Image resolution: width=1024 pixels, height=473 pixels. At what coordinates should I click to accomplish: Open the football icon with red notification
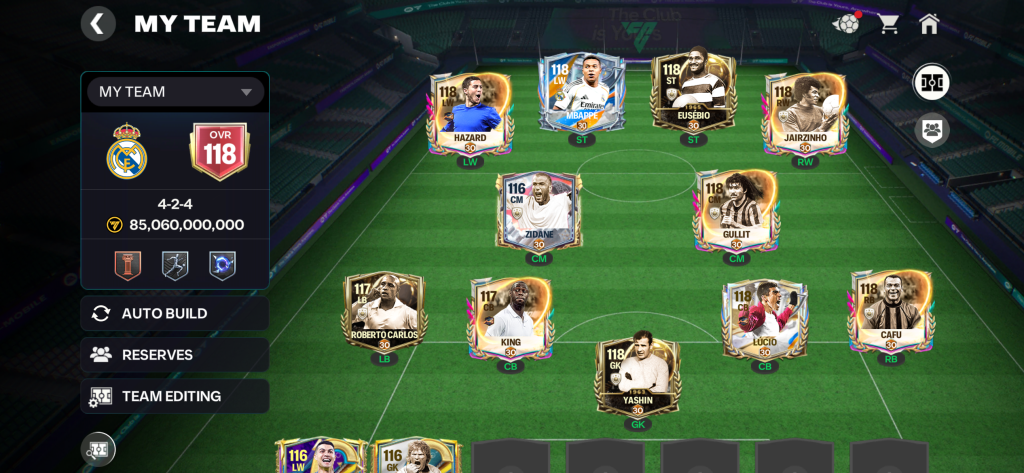(x=847, y=24)
